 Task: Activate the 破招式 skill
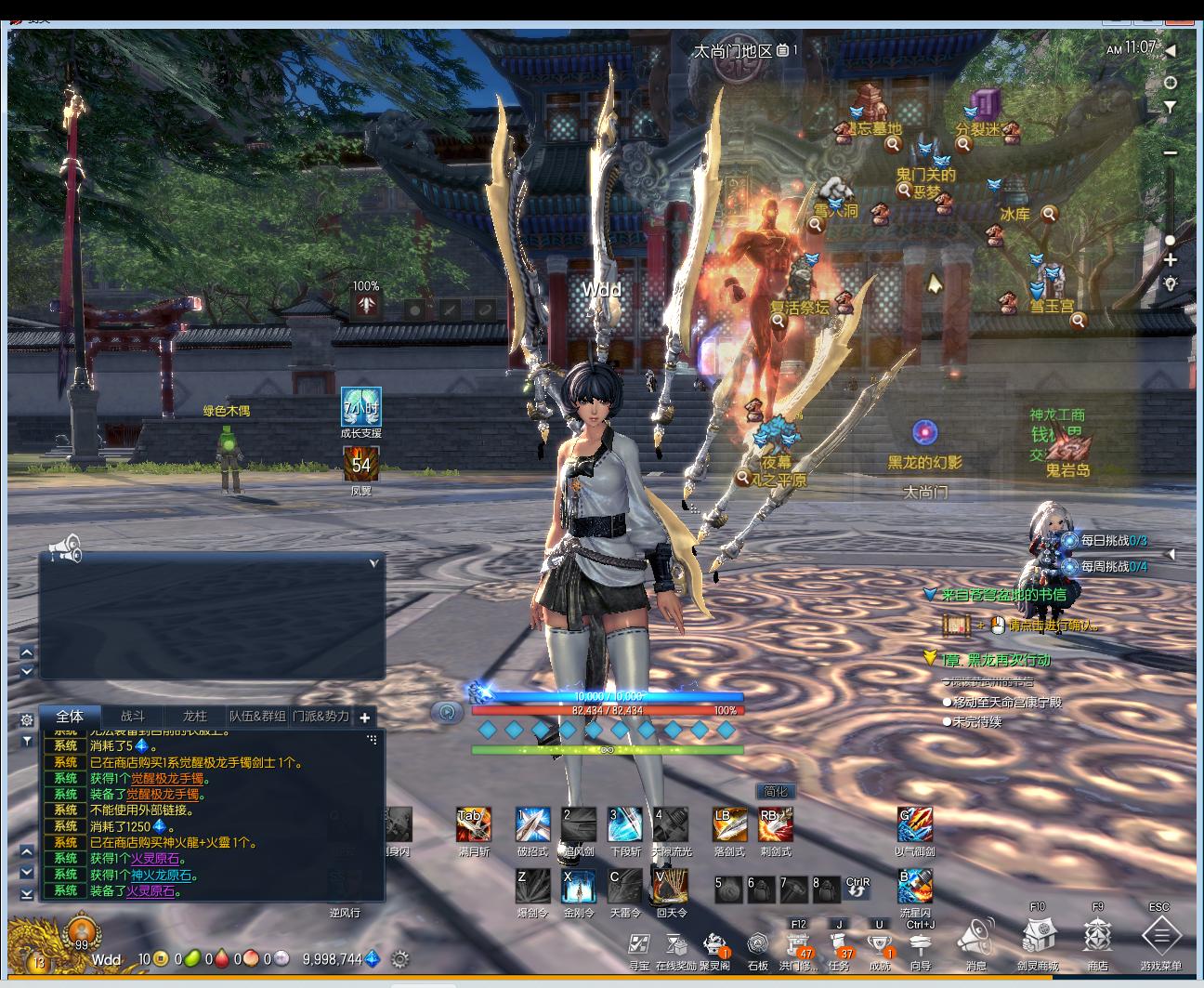click(532, 825)
